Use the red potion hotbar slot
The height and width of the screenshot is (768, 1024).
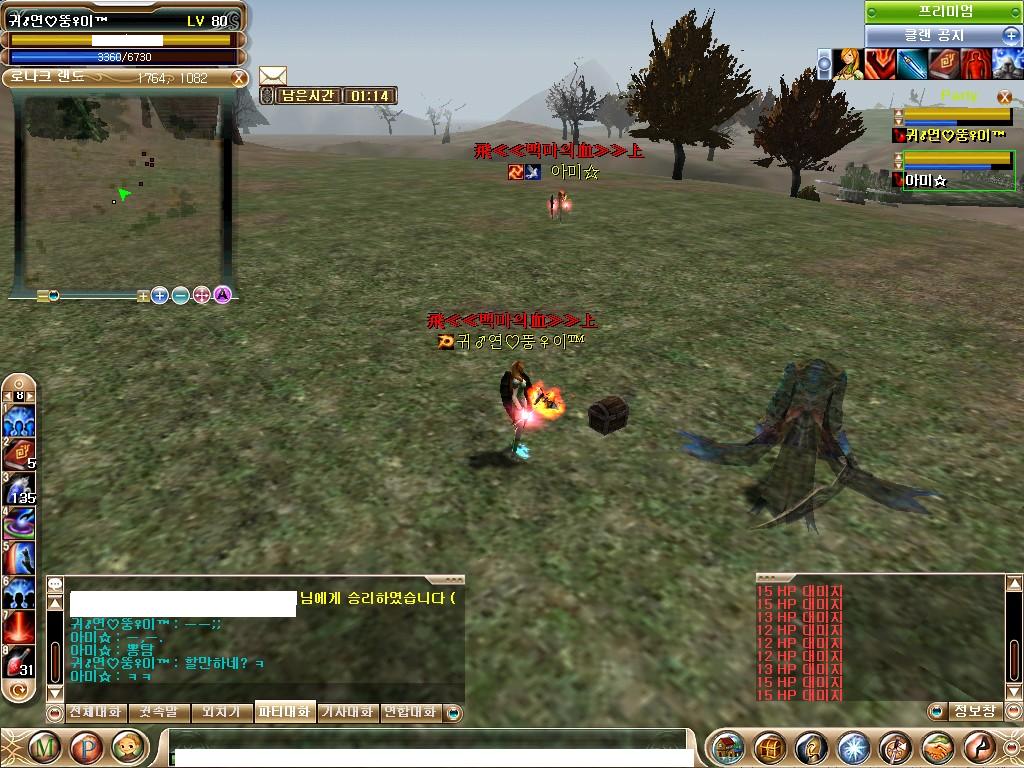(18, 661)
